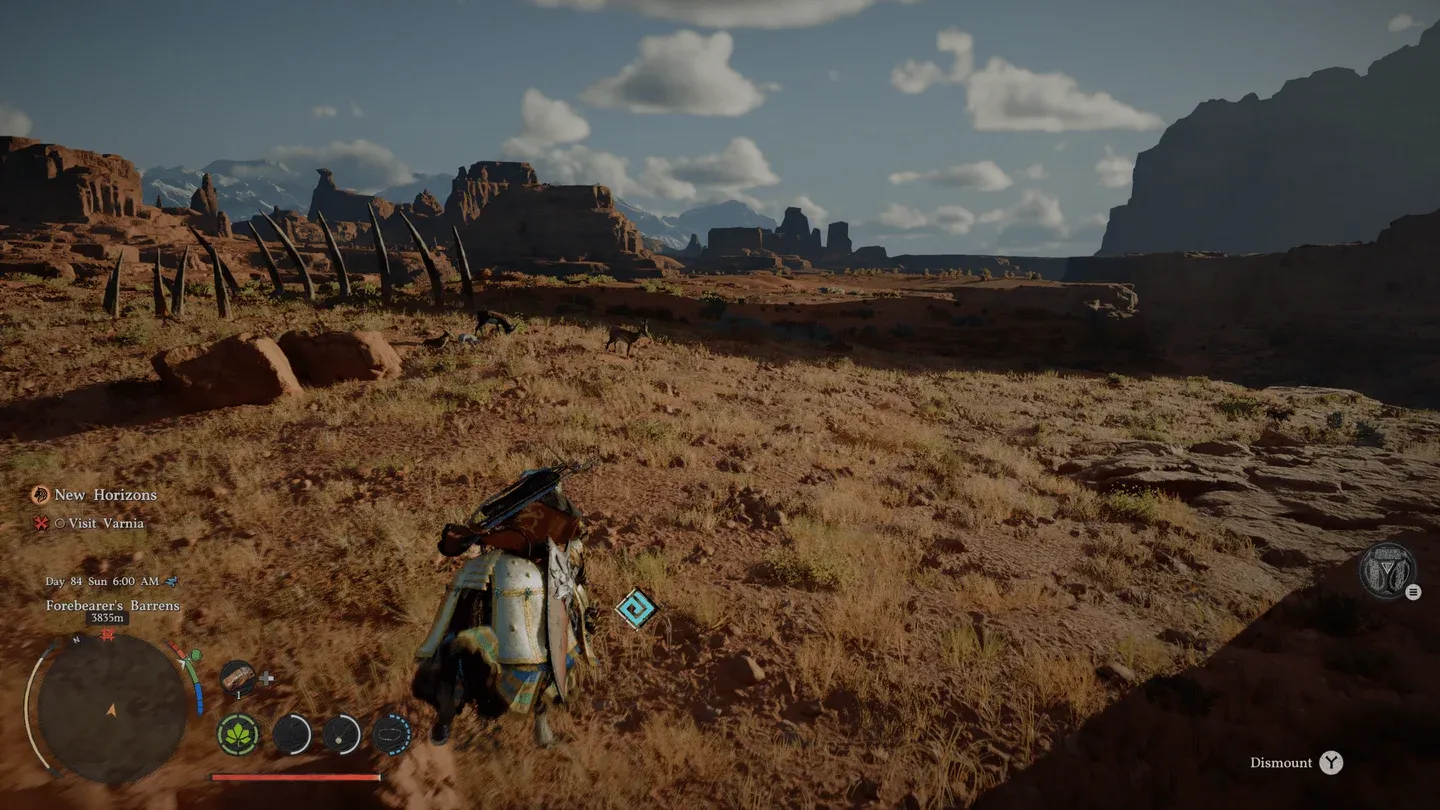Open the round emblem menu icon
The width and height of the screenshot is (1440, 810).
[x=1386, y=571]
